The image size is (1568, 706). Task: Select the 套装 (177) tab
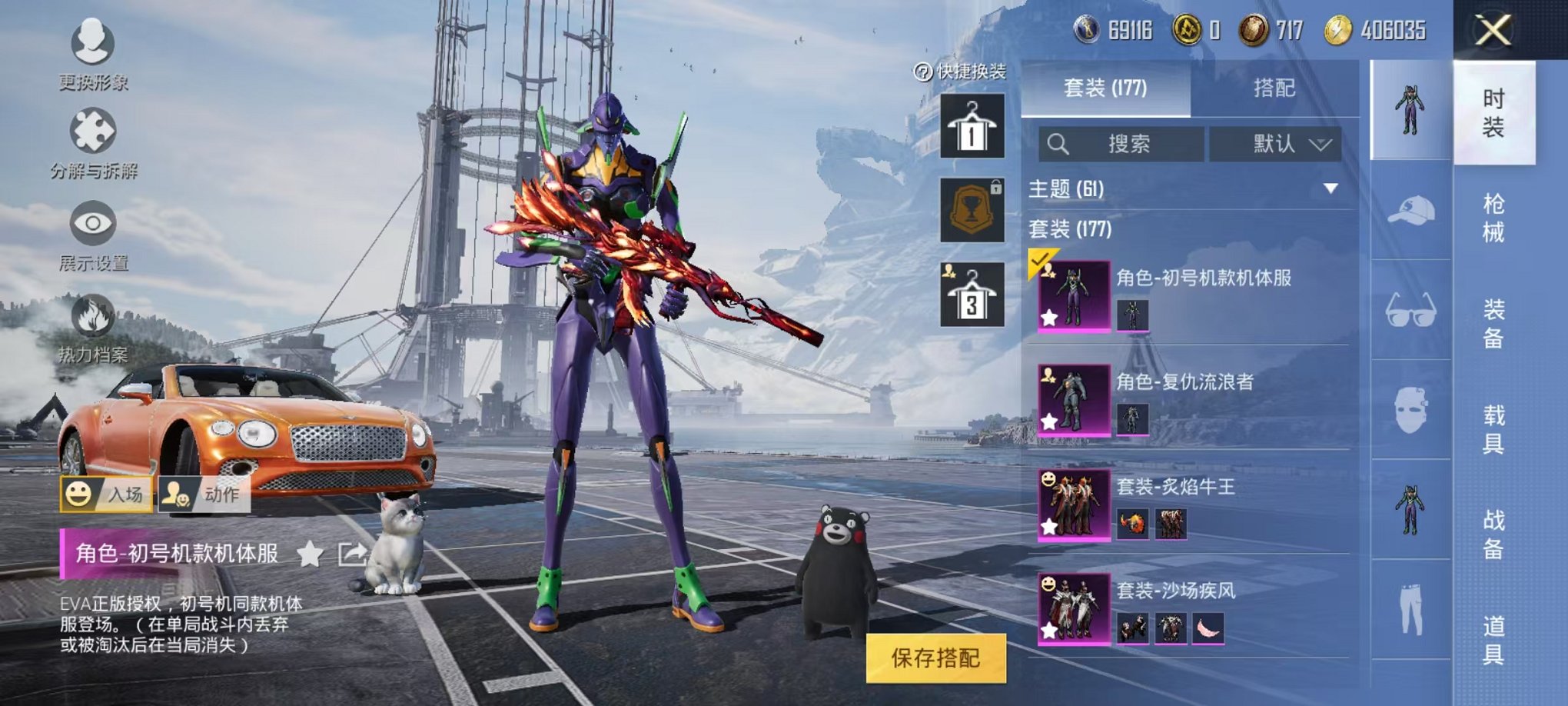(x=1105, y=88)
